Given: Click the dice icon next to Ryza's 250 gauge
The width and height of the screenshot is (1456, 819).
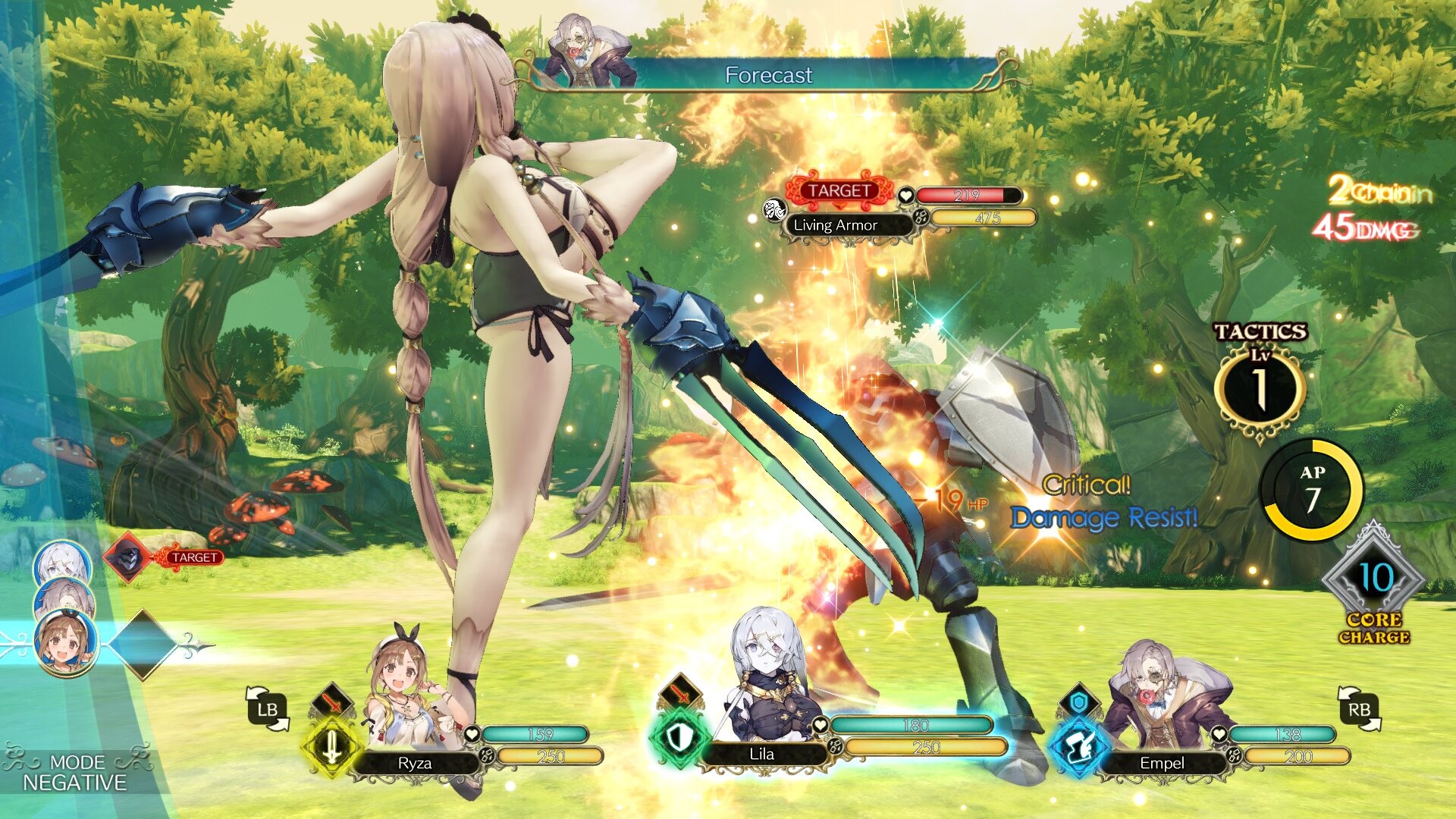Looking at the screenshot, I should point(485,756).
